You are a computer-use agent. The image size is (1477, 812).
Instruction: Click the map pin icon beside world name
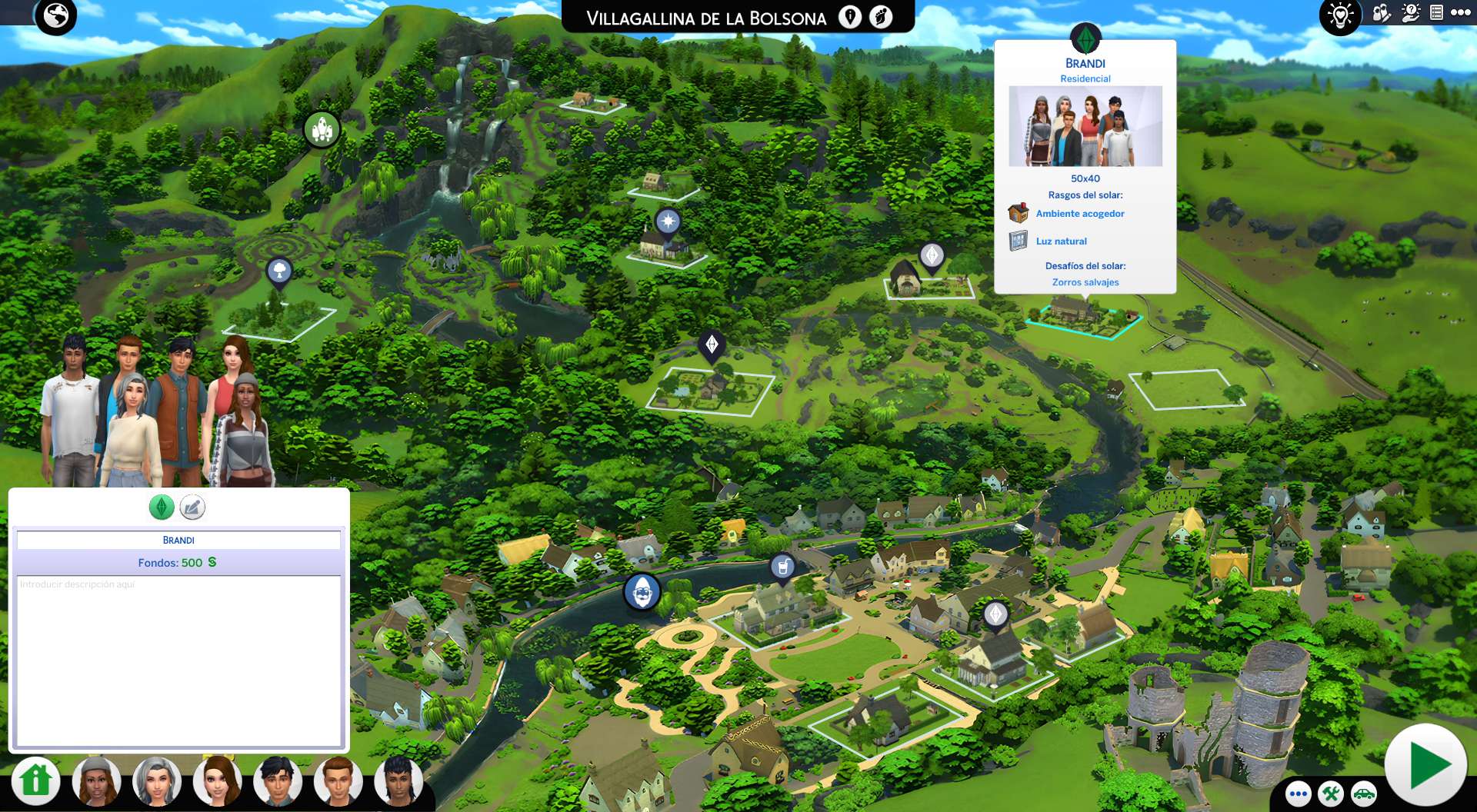click(850, 17)
